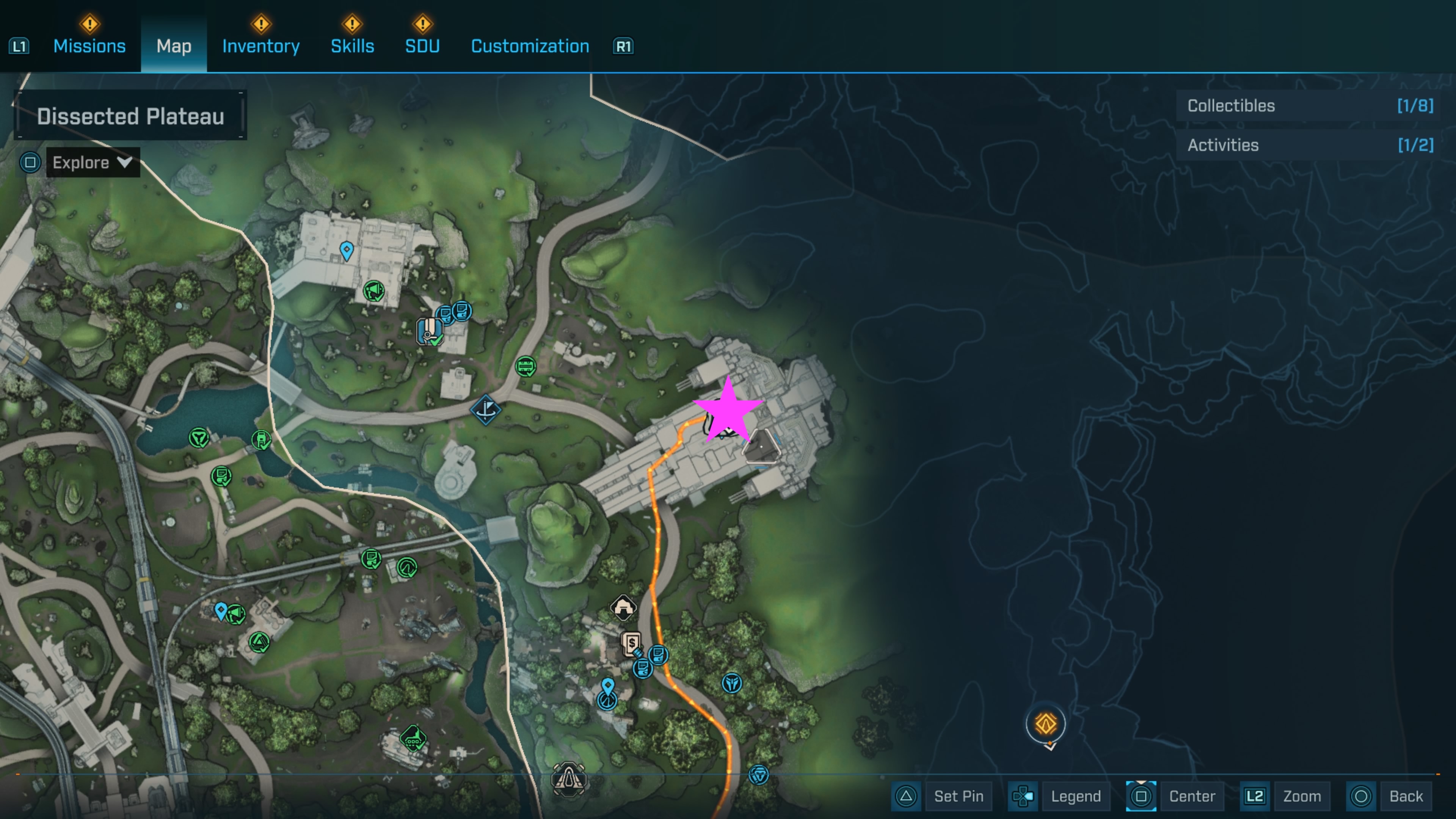Switch to the Skills tab
This screenshot has height=819, width=1456.
(x=352, y=46)
